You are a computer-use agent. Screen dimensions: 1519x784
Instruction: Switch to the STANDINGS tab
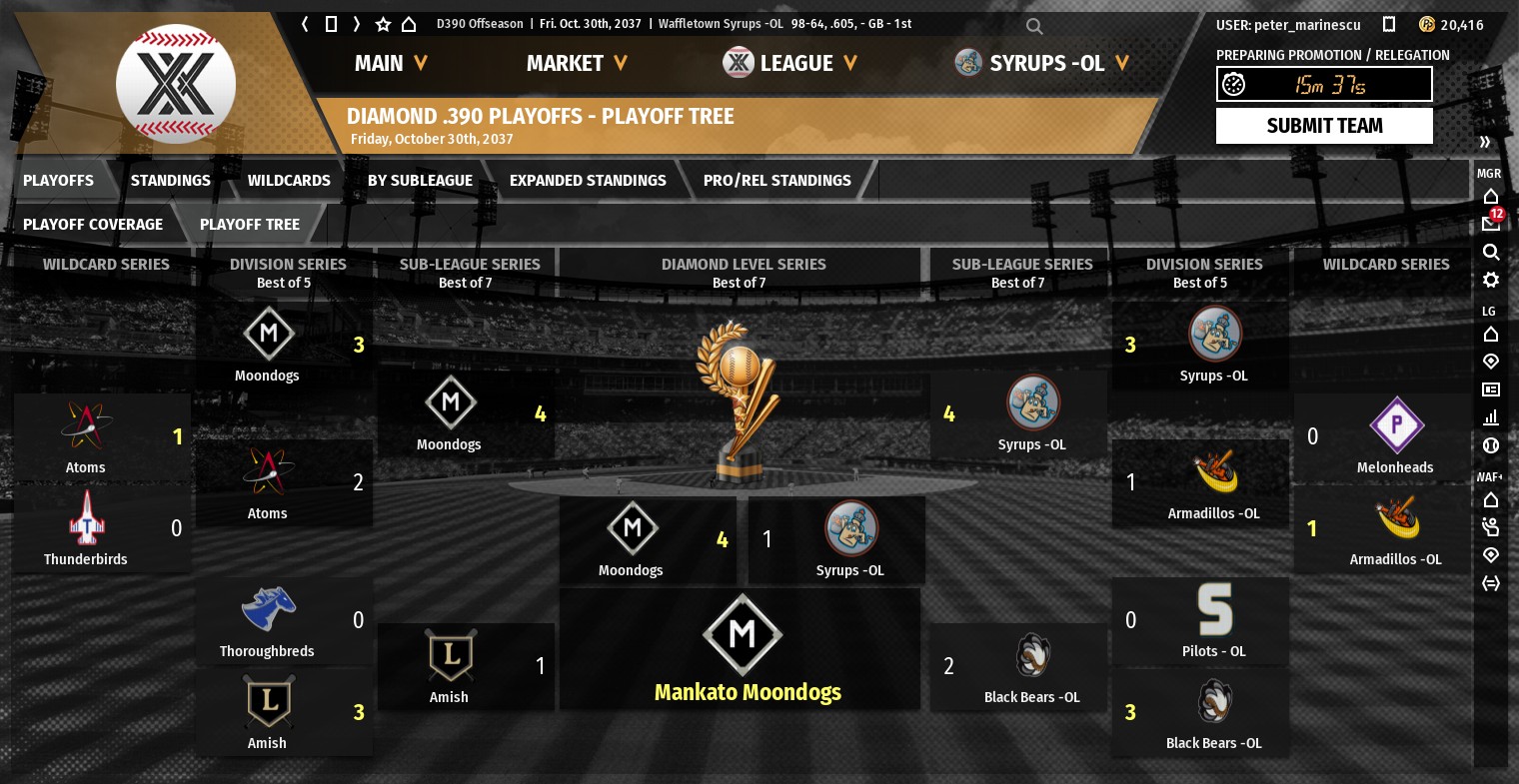170,181
